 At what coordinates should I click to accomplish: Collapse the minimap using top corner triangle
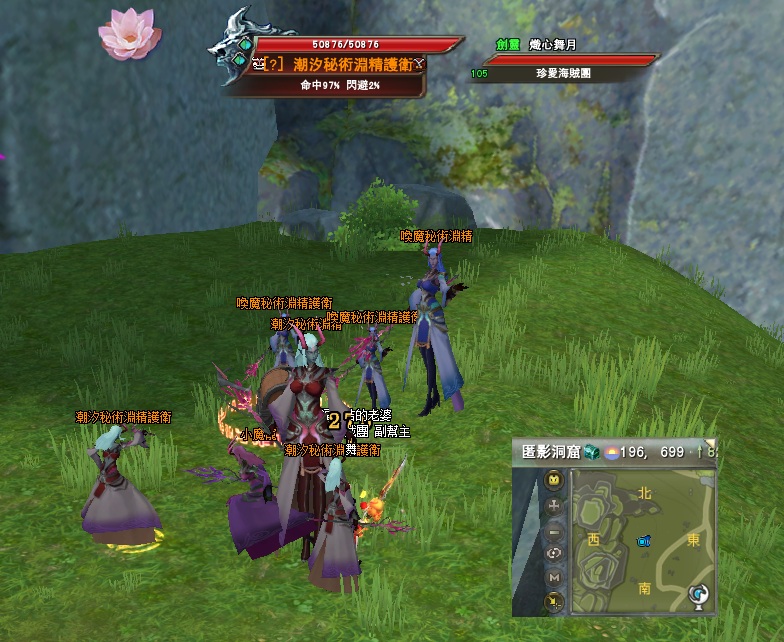tap(711, 443)
